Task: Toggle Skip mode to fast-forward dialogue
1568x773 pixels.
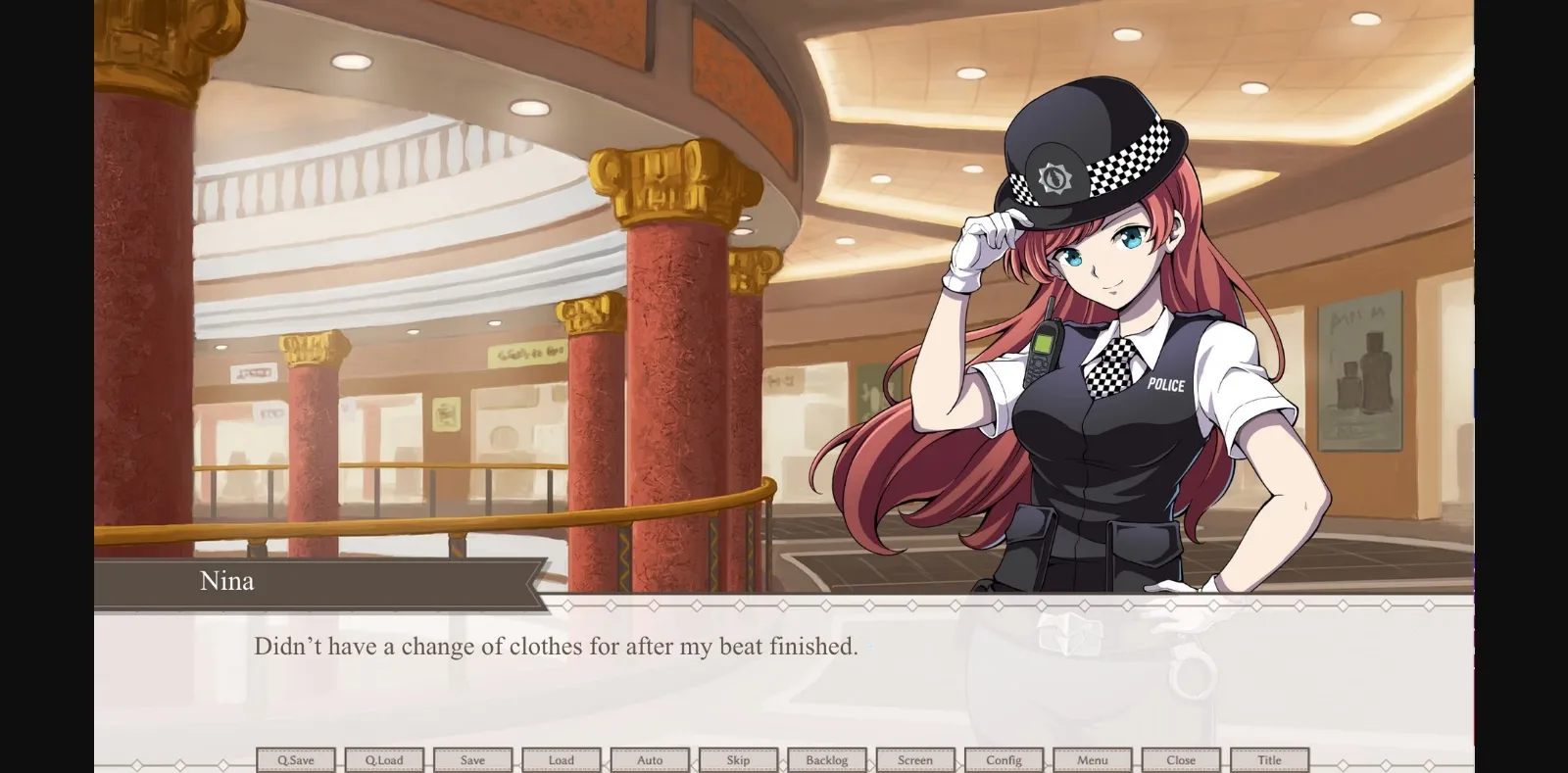Action: click(738, 759)
